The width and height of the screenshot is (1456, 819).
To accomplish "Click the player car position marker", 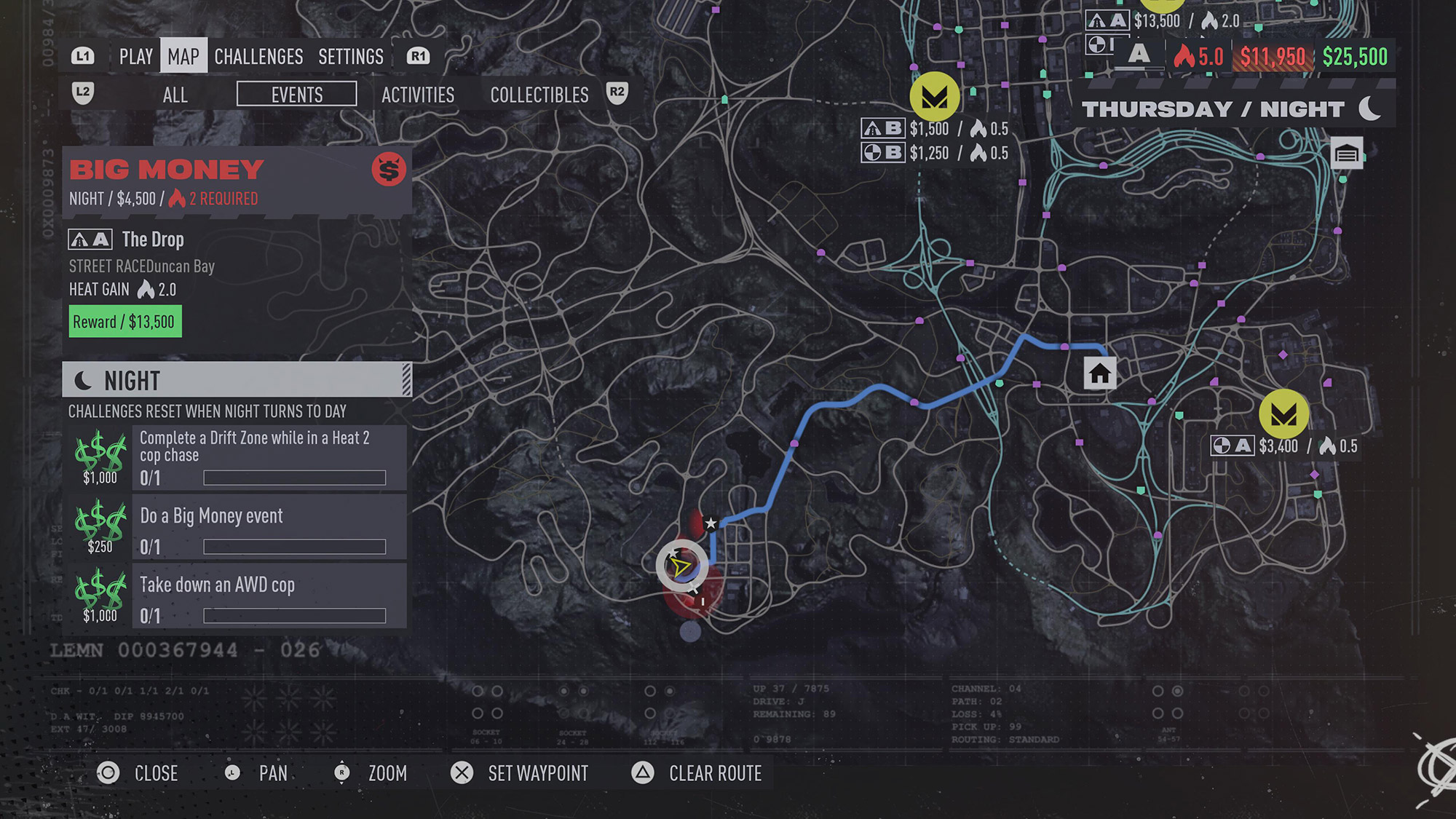I will coord(681,566).
